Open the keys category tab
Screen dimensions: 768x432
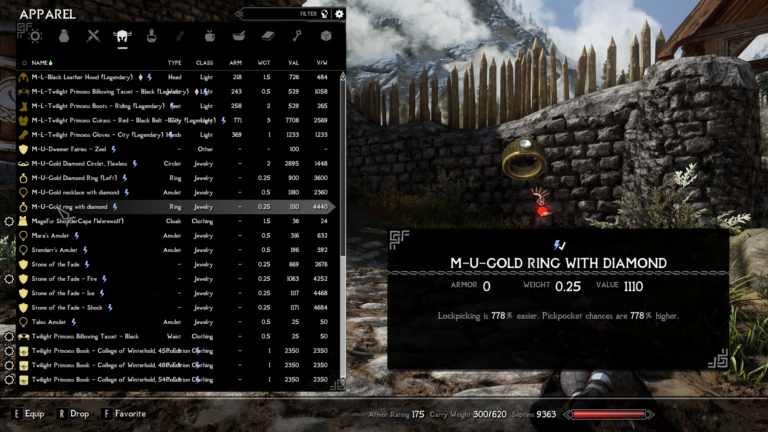[x=297, y=36]
